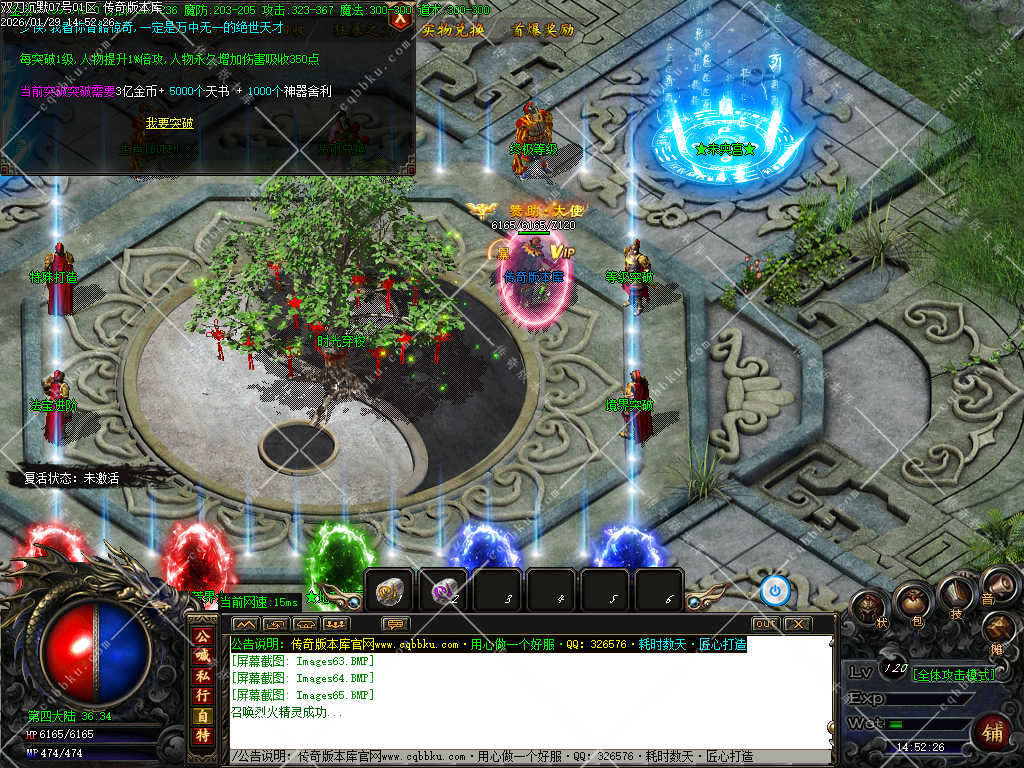Open the 实物兑换 exchange menu
1024x768 pixels.
click(x=453, y=30)
